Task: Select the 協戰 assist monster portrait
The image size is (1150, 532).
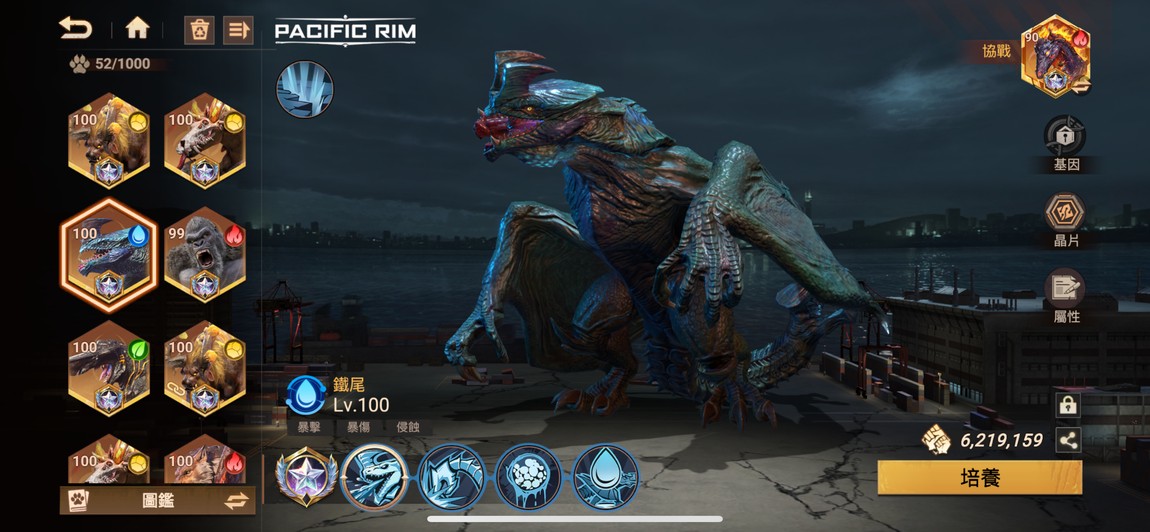Action: click(1054, 56)
